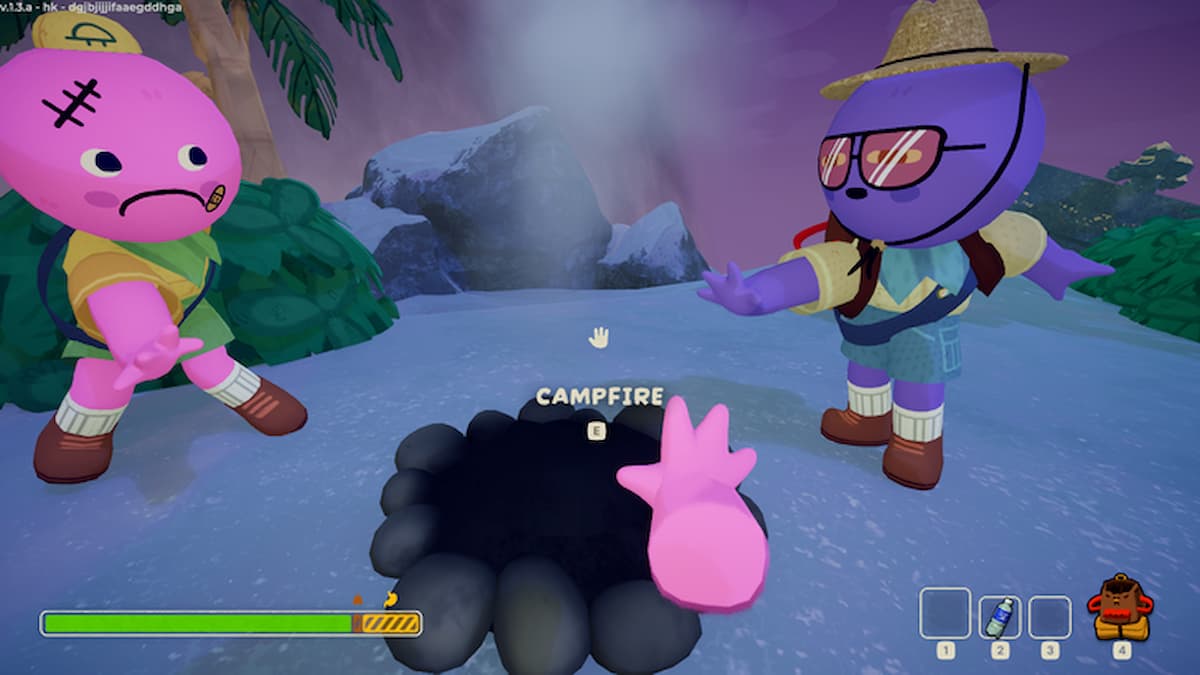Select the water bottle hotbar slot
Image resolution: width=1200 pixels, height=675 pixels.
(999, 616)
